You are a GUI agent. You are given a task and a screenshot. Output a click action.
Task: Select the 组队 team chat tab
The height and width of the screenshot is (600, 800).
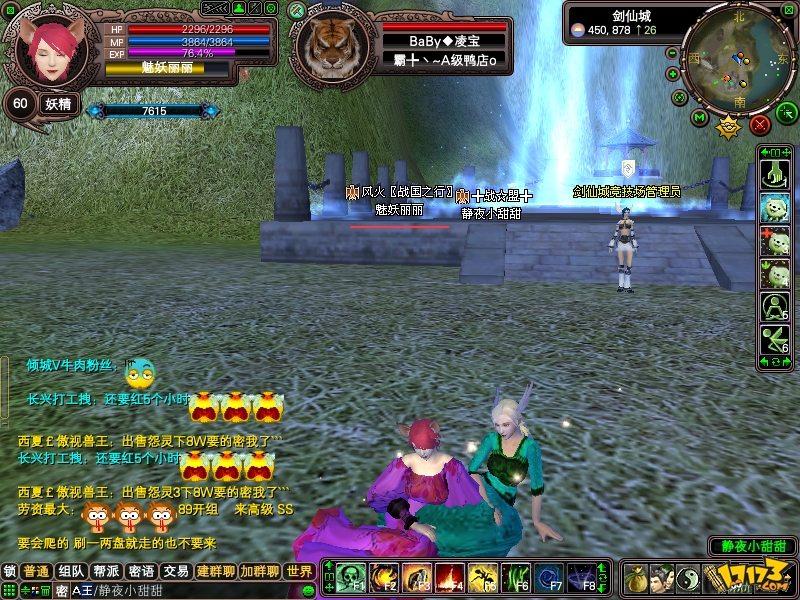pyautogui.click(x=72, y=572)
